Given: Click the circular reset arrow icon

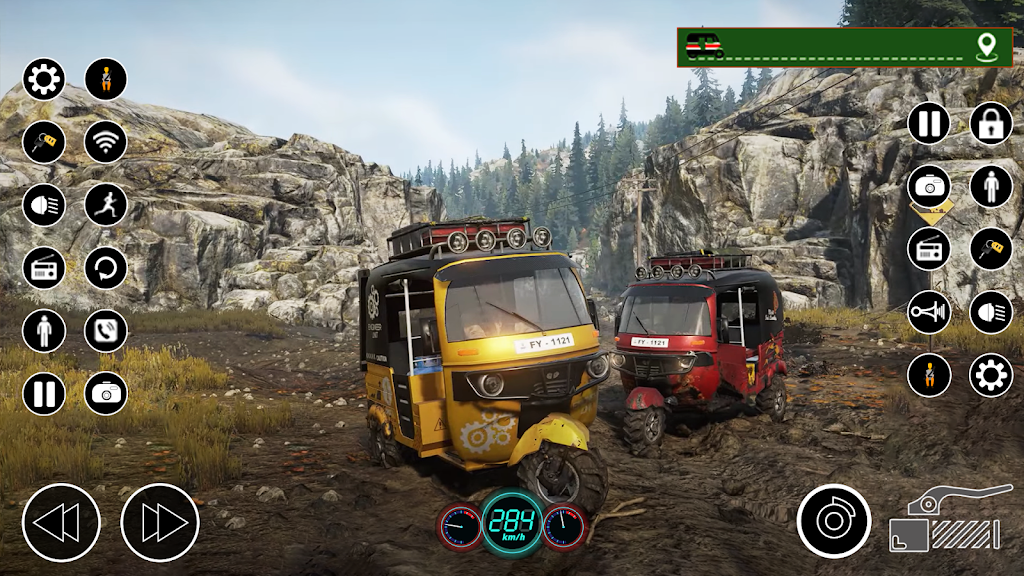Looking at the screenshot, I should pos(105,267).
